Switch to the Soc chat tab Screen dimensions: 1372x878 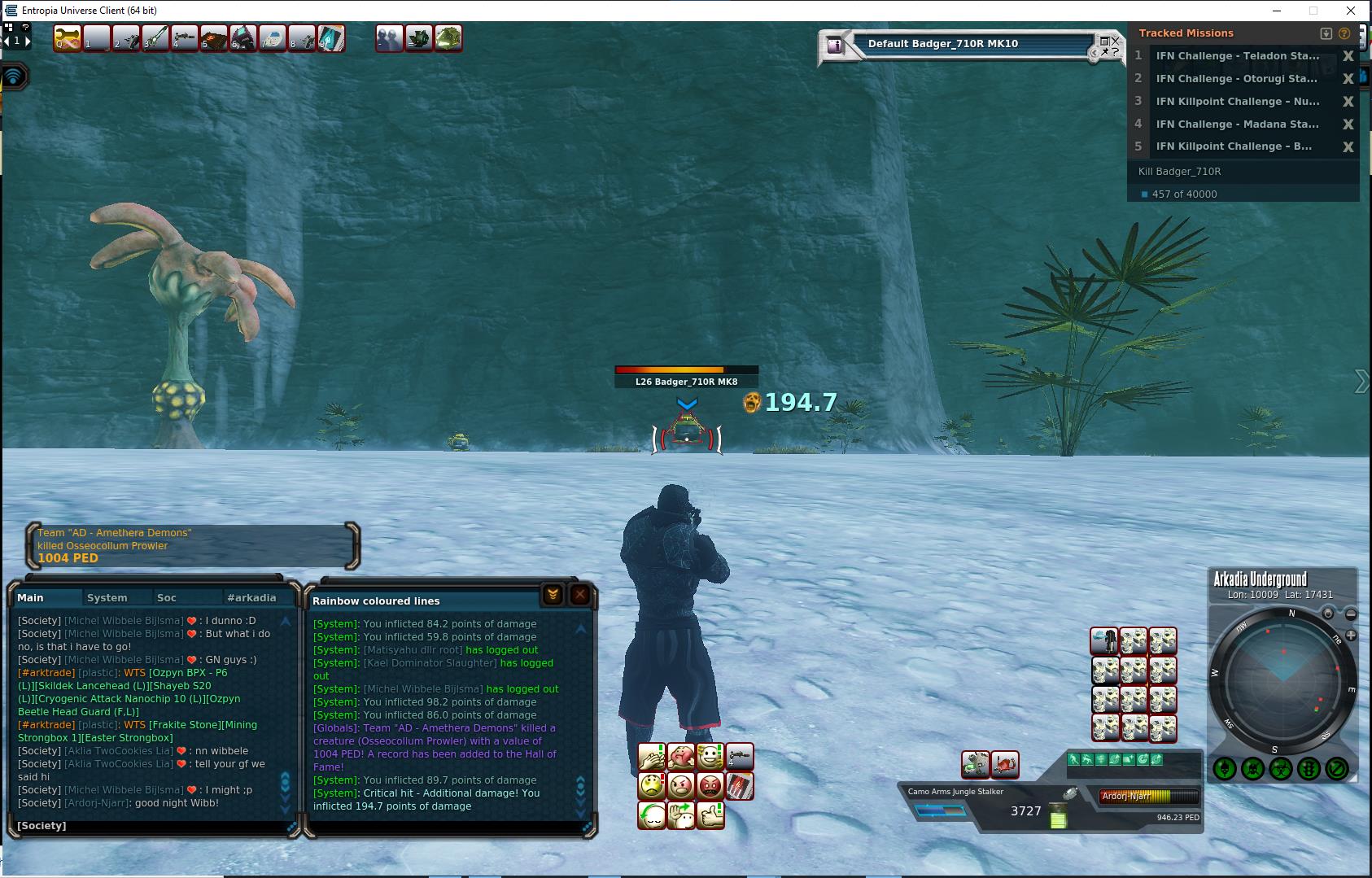tap(167, 597)
